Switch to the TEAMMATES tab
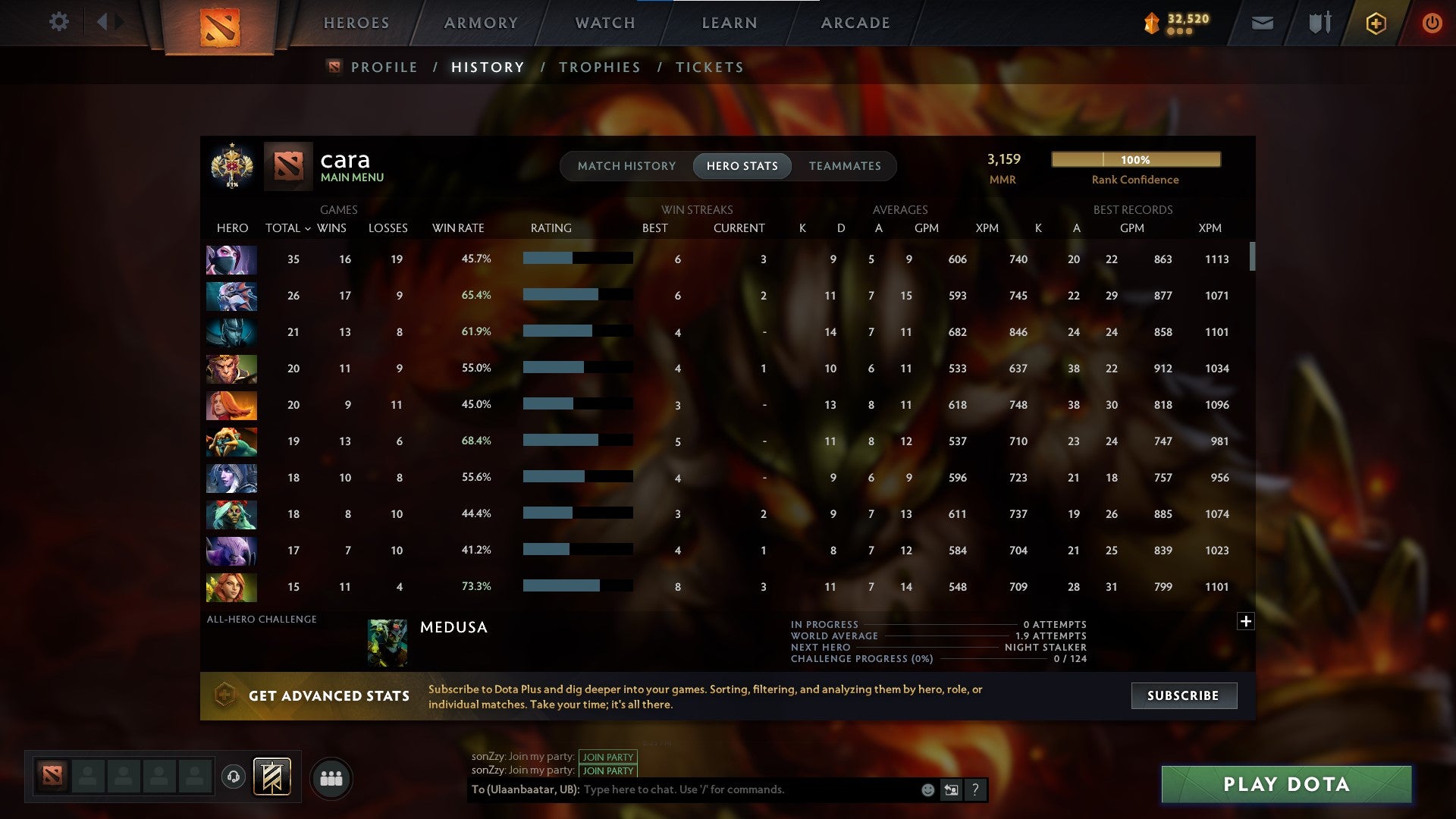Viewport: 1456px width, 819px height. (x=845, y=165)
